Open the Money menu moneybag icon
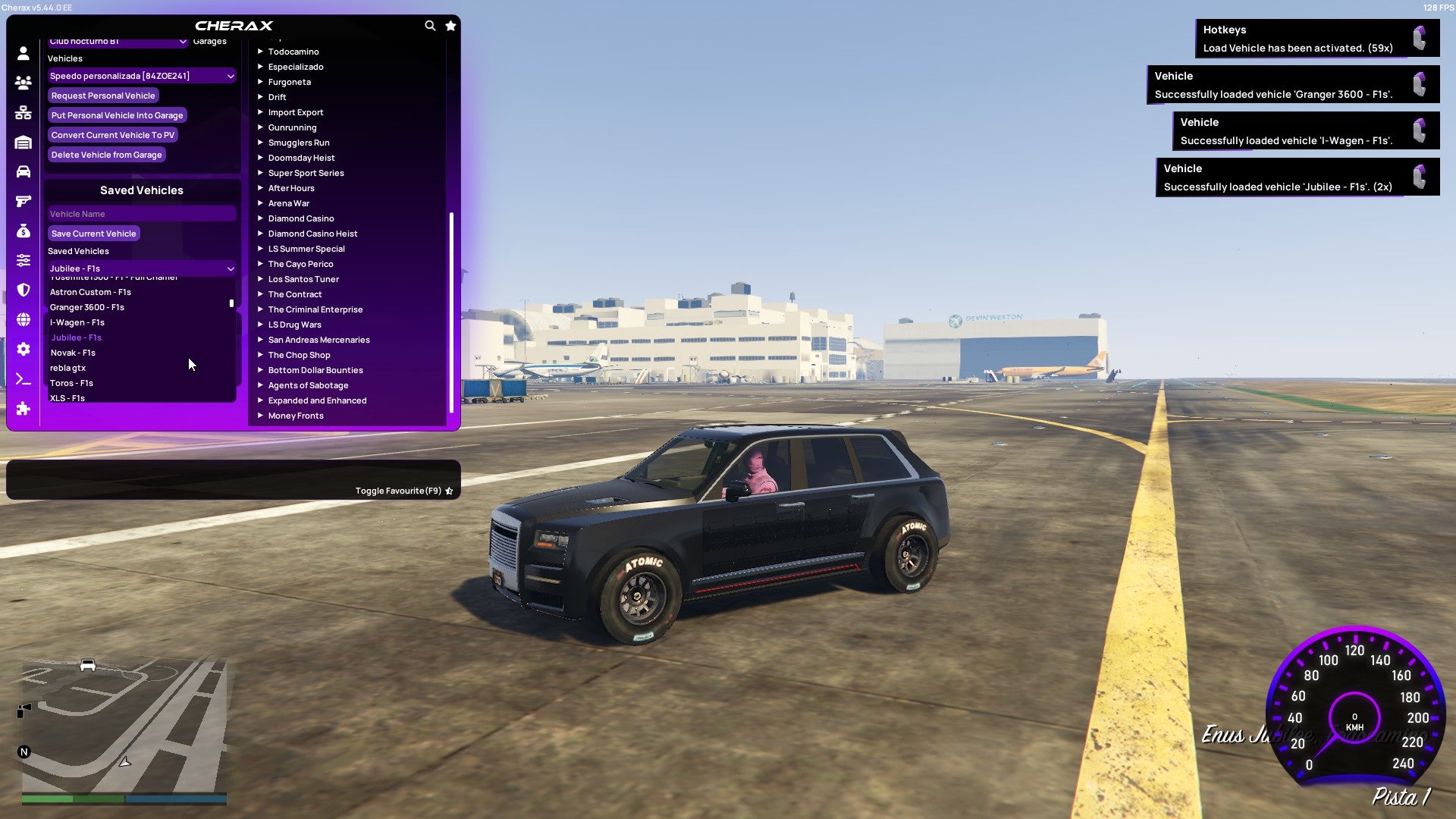 [x=23, y=231]
